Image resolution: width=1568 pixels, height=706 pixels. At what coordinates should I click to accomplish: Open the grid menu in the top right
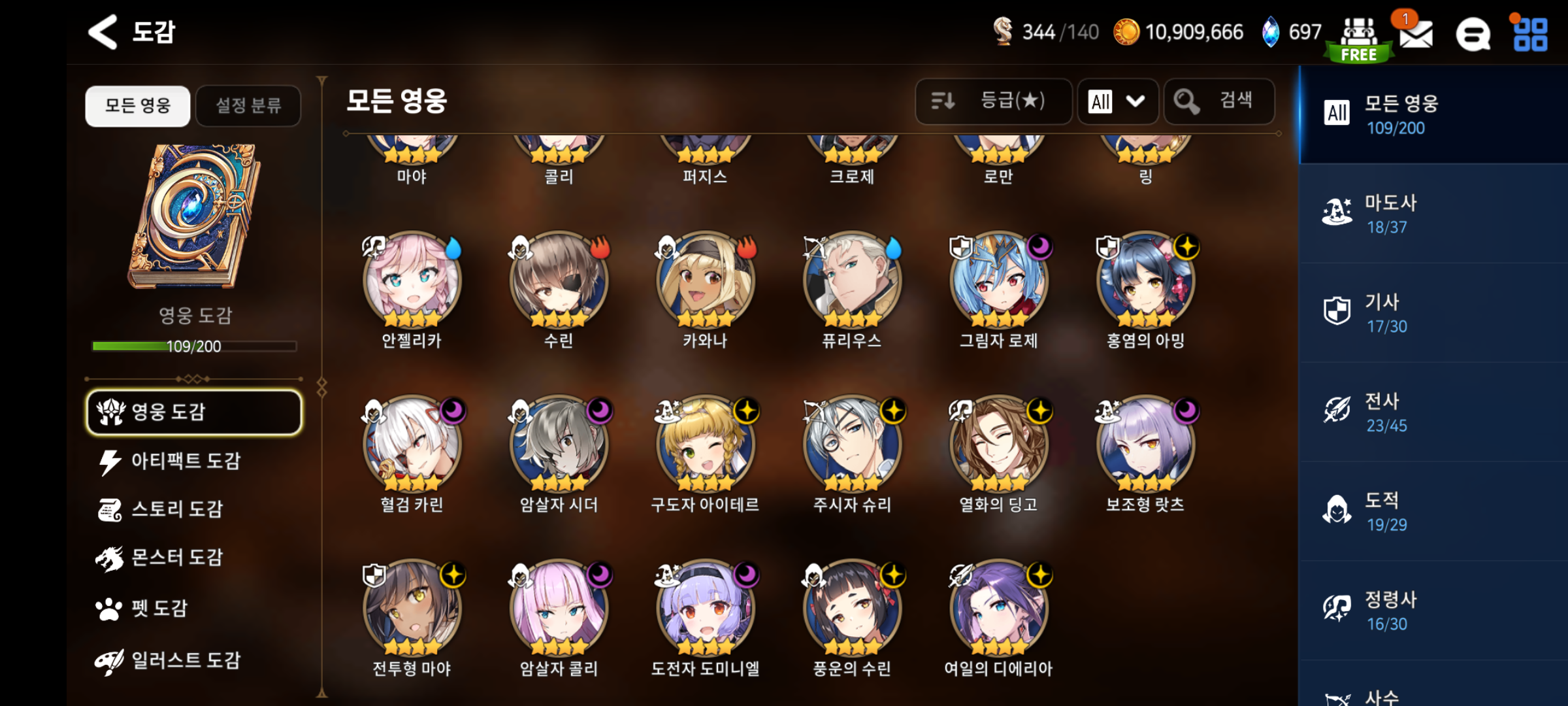coord(1529,33)
